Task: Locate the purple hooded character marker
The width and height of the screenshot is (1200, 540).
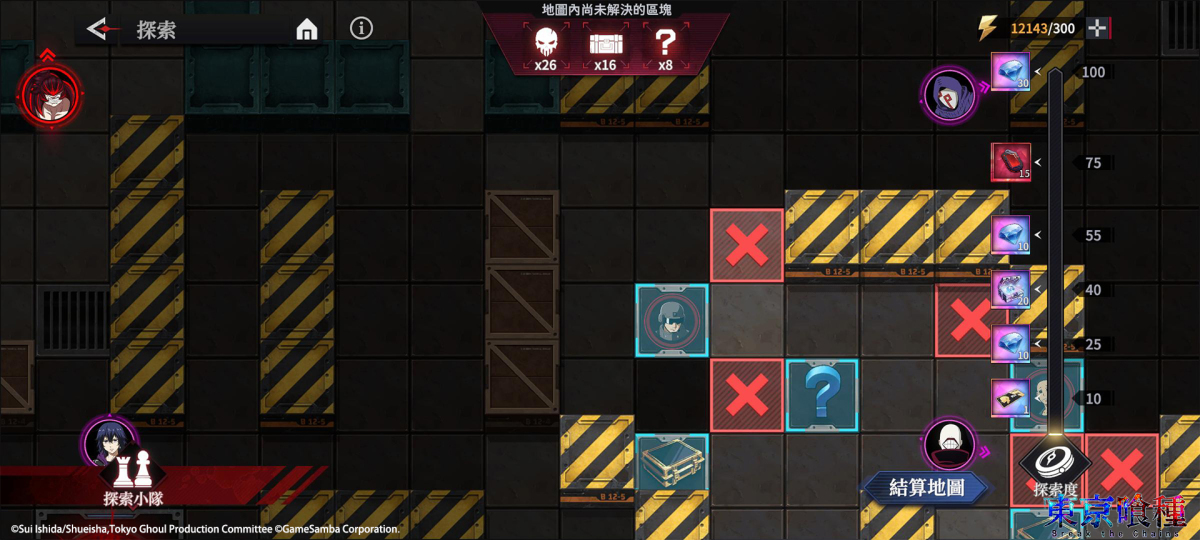Action: pyautogui.click(x=947, y=94)
